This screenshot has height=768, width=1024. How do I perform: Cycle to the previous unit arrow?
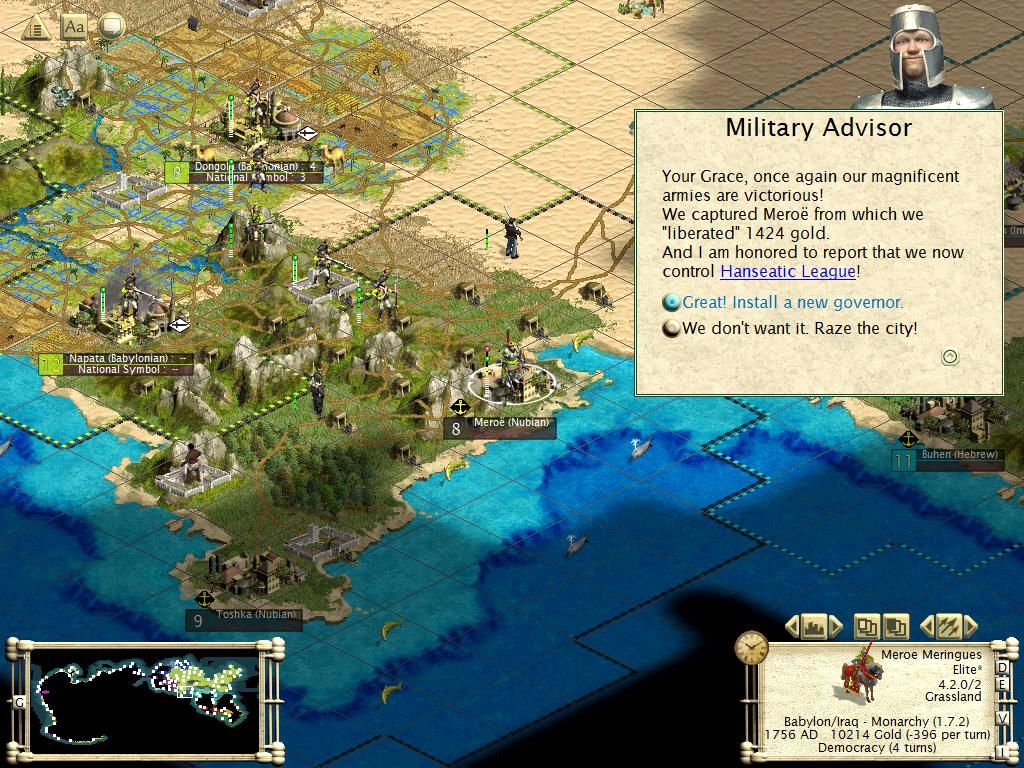[925, 627]
